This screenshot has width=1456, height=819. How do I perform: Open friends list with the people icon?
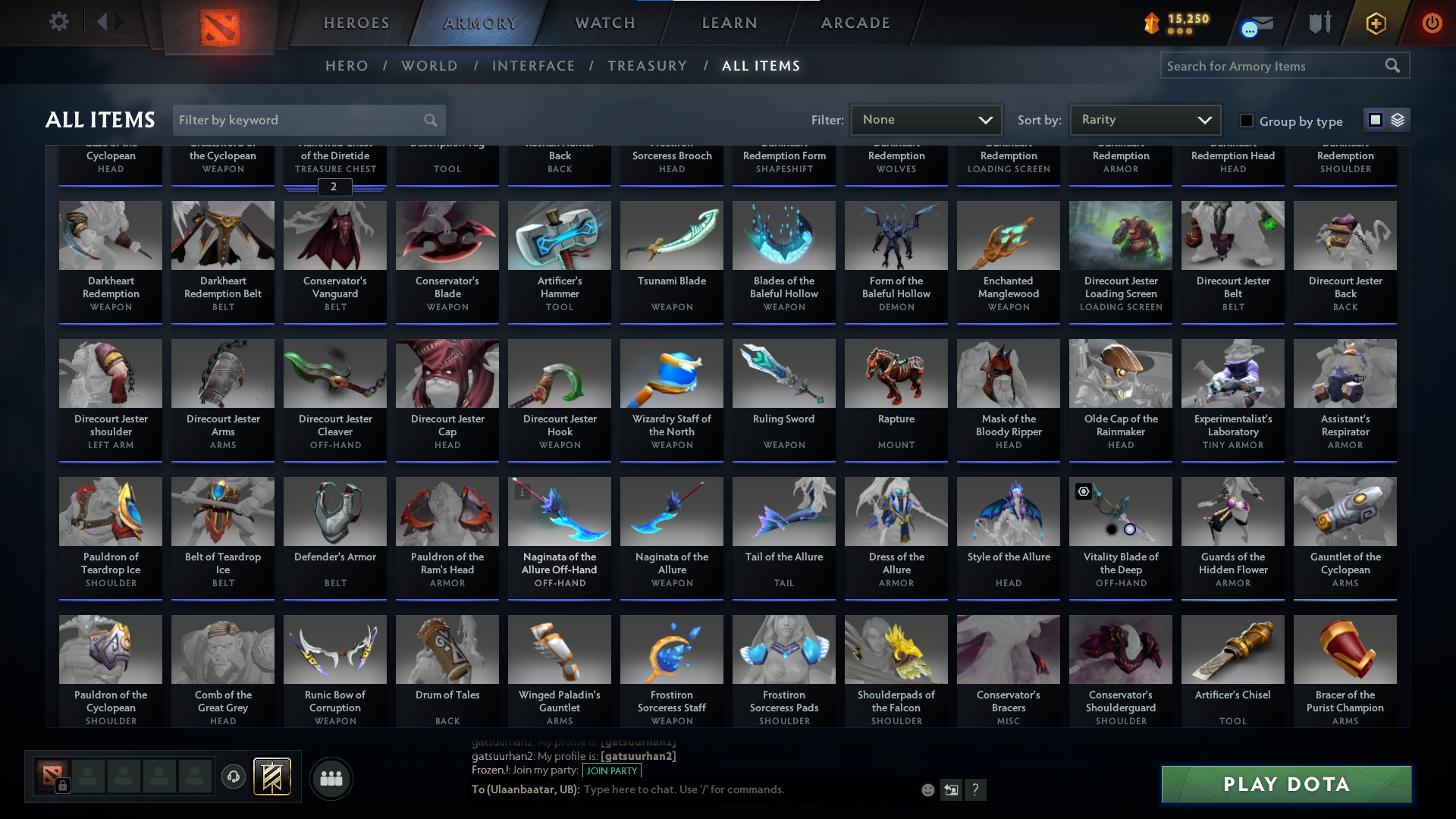[x=330, y=778]
